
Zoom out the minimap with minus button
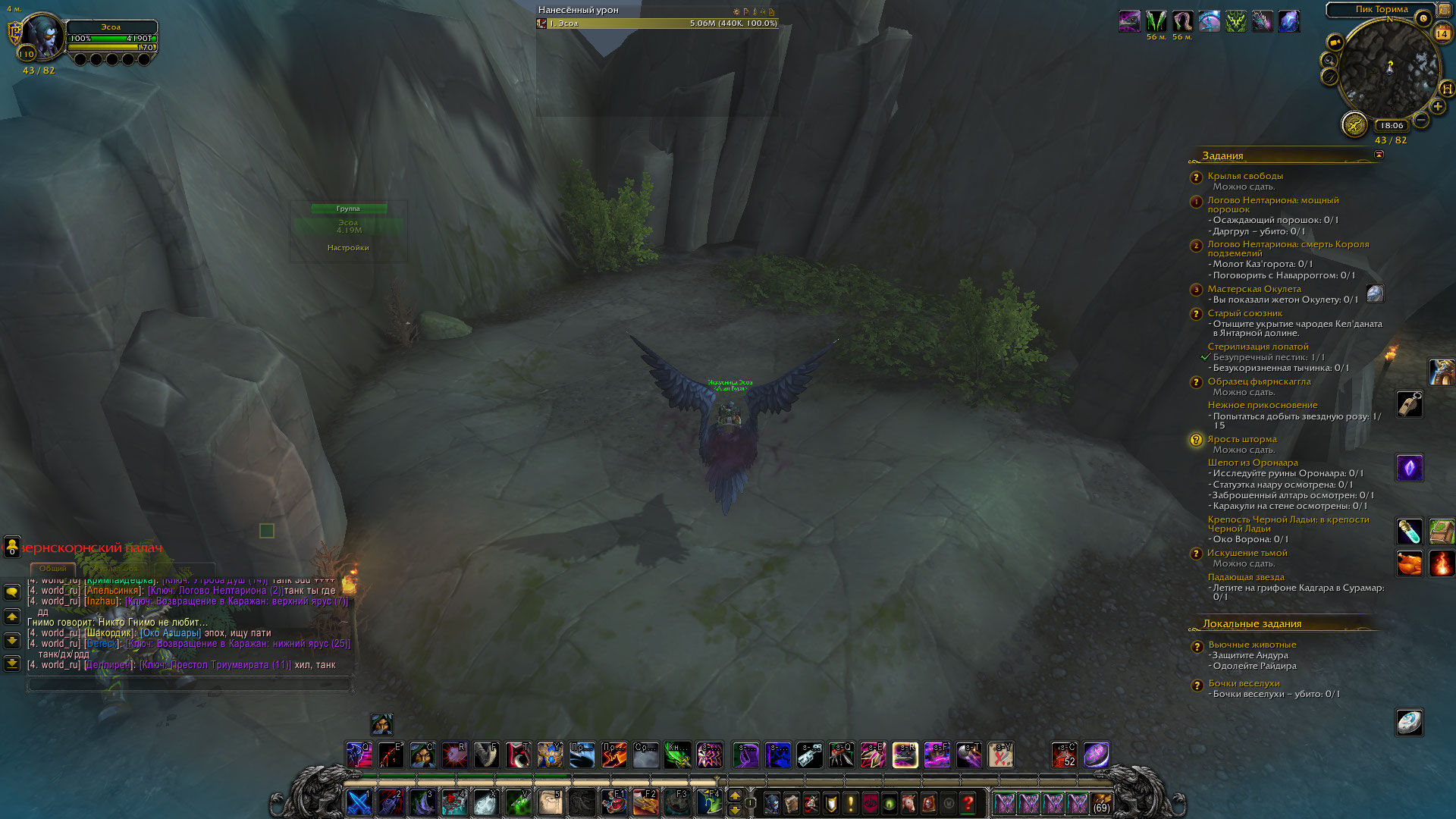pos(1421,120)
